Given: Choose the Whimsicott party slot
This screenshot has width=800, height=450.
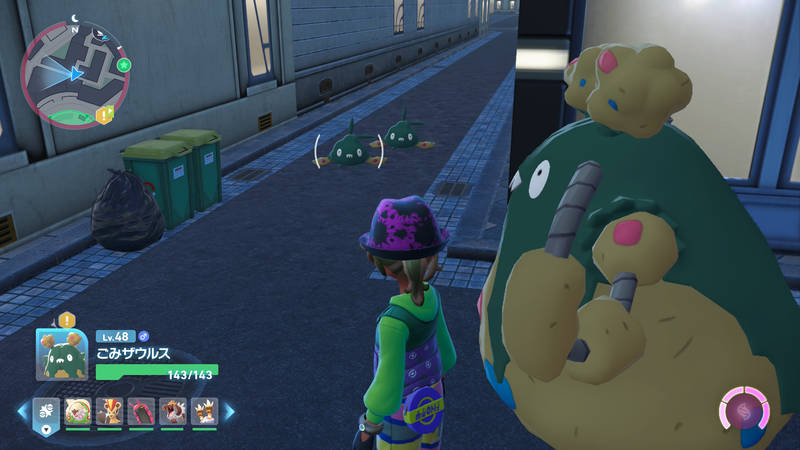Looking at the screenshot, I should coord(78,410).
